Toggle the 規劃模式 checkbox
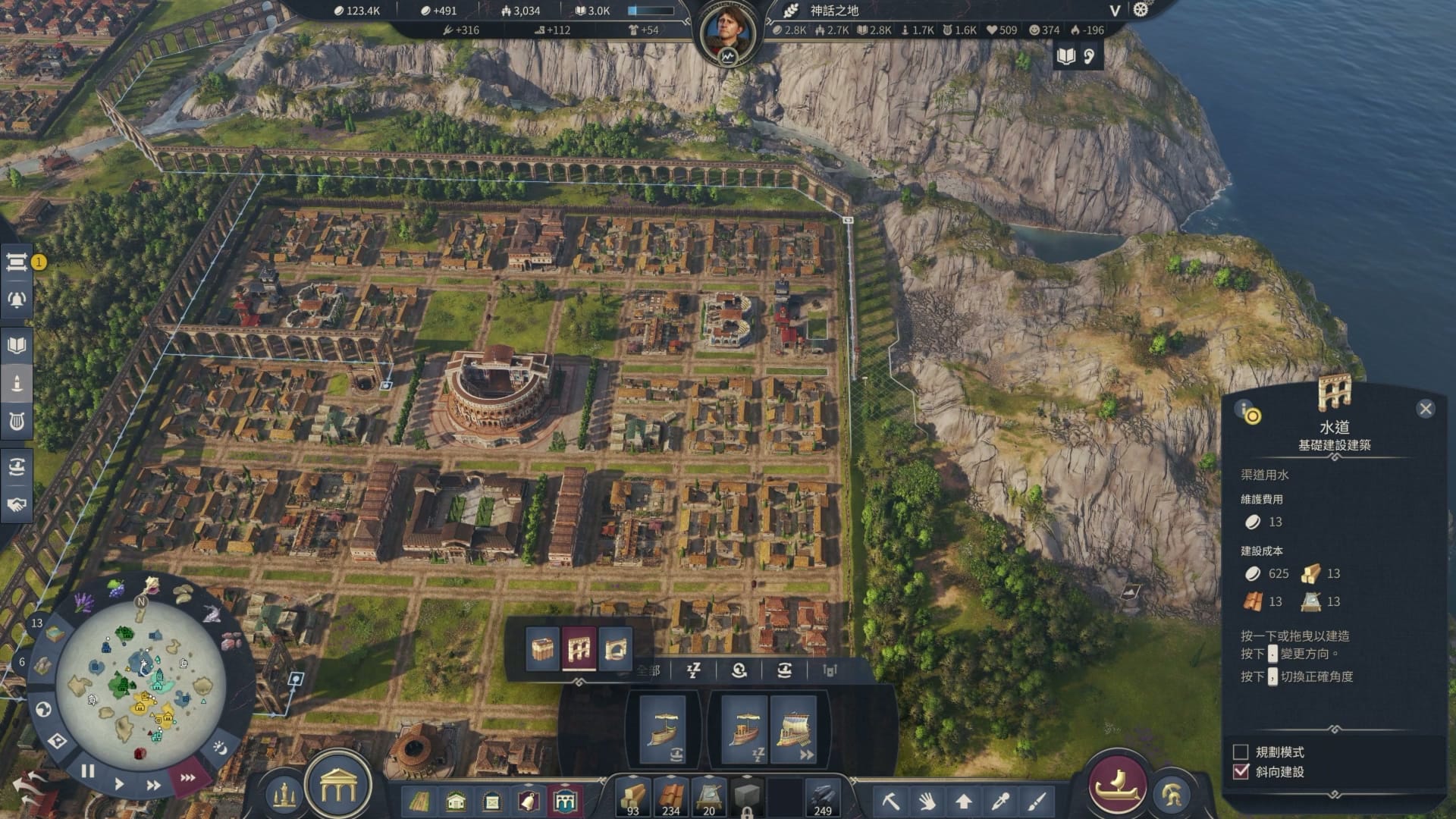This screenshot has height=819, width=1456. tap(1241, 752)
